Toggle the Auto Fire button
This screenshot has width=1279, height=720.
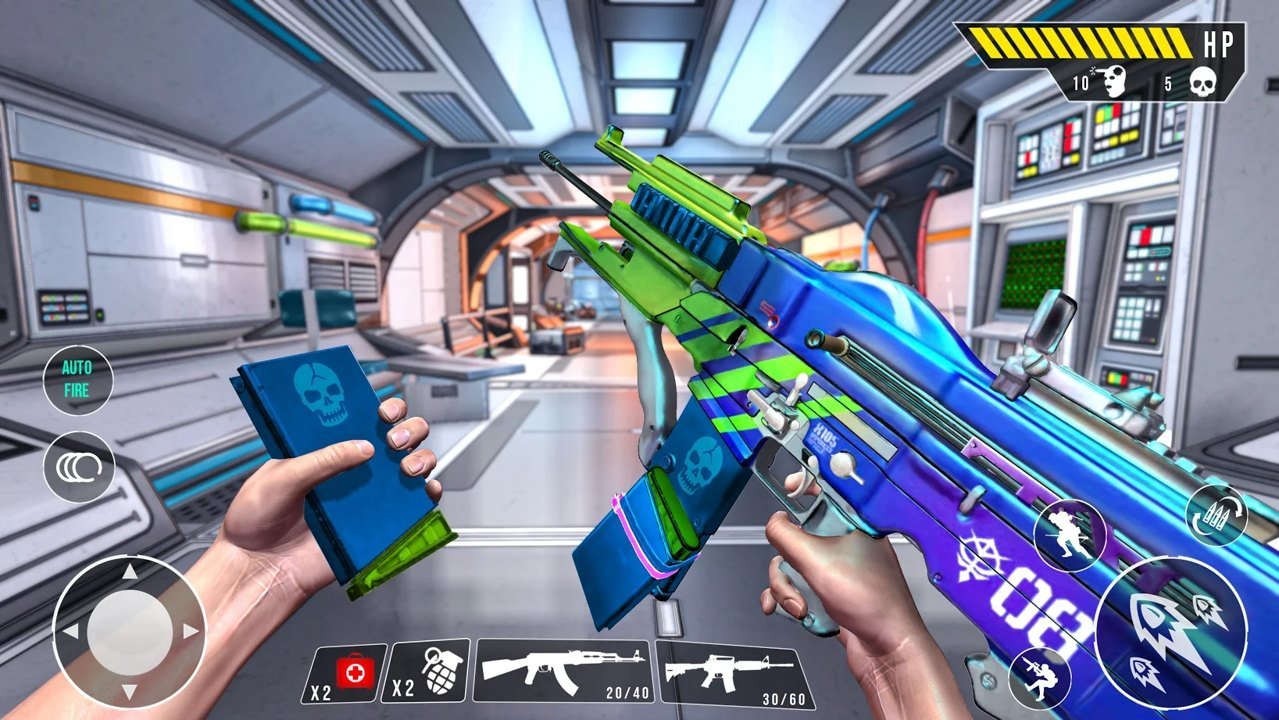tap(77, 380)
